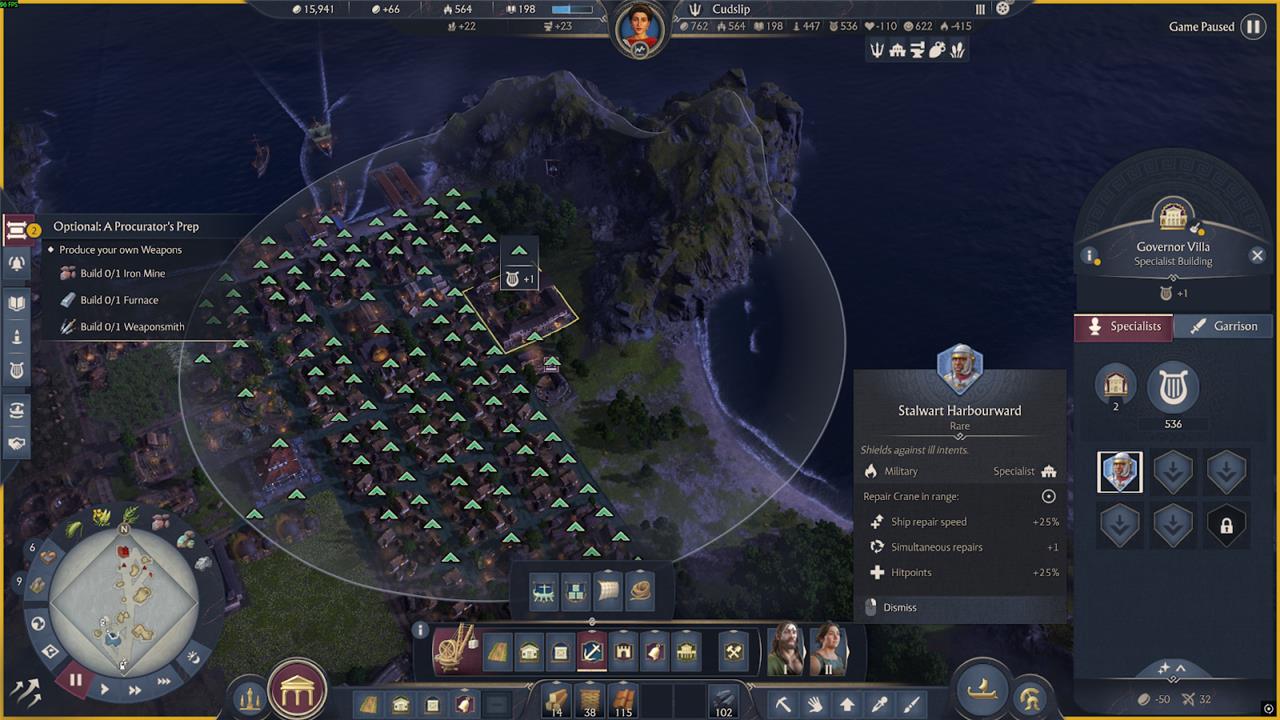Resume game using top-right pause button
The image size is (1280, 720).
point(1252,27)
